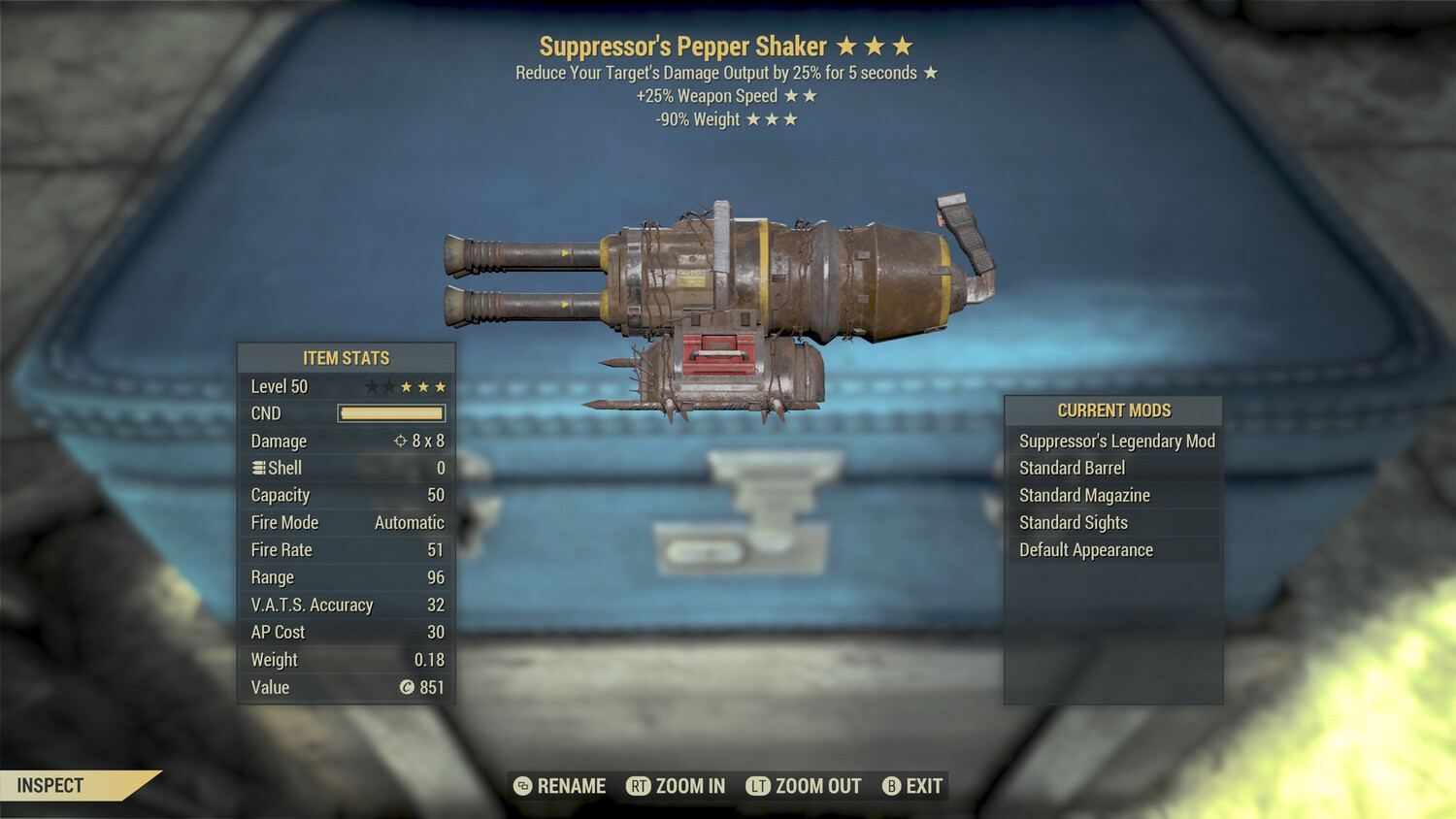Image resolution: width=1456 pixels, height=819 pixels.
Task: Toggle the star after the Weapon Speed effect
Action: click(793, 95)
